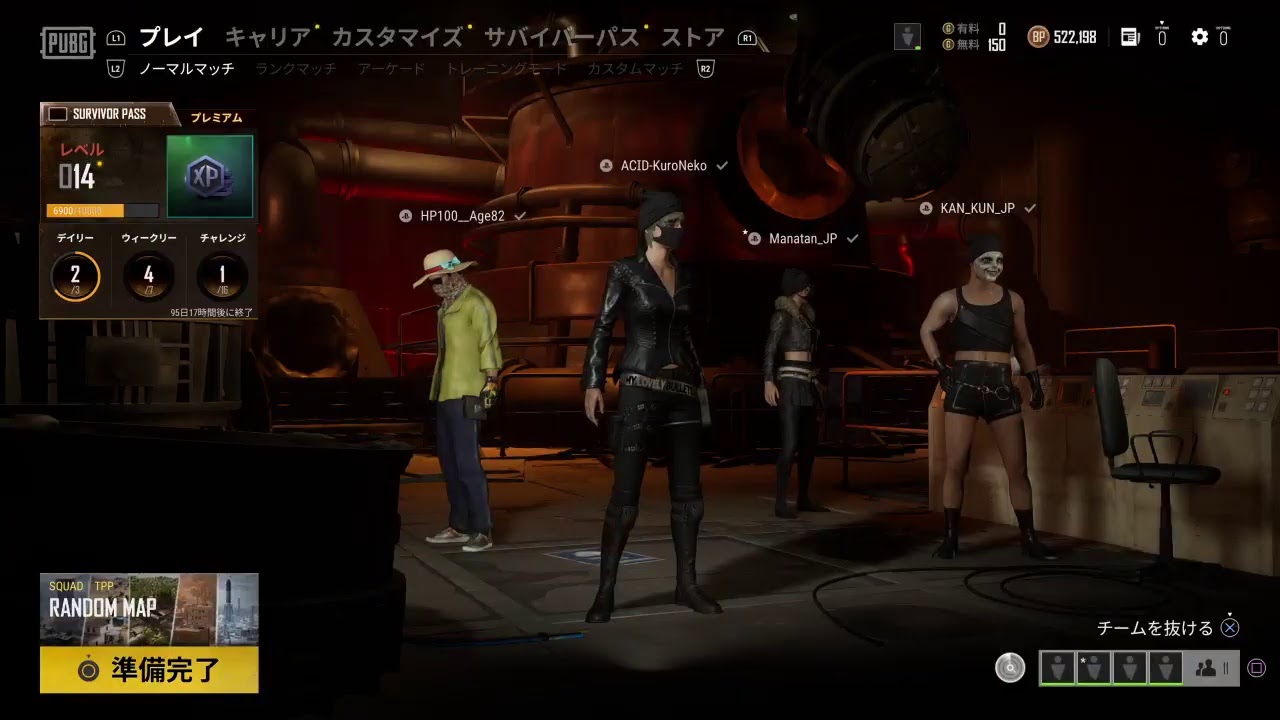The height and width of the screenshot is (720, 1280).
Task: Go to the サバイバーパス tab
Action: (561, 38)
